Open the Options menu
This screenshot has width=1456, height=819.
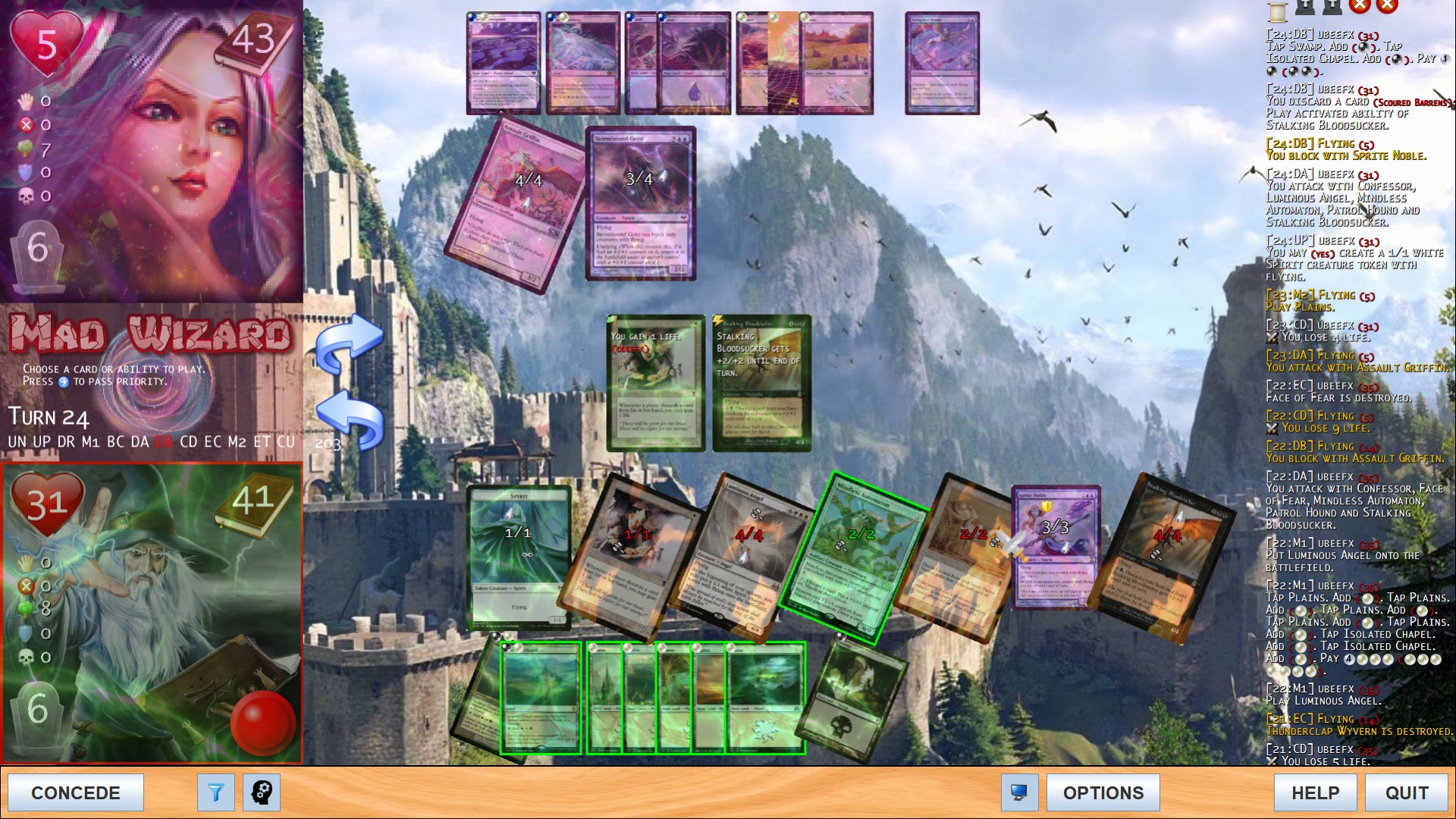click(1103, 792)
